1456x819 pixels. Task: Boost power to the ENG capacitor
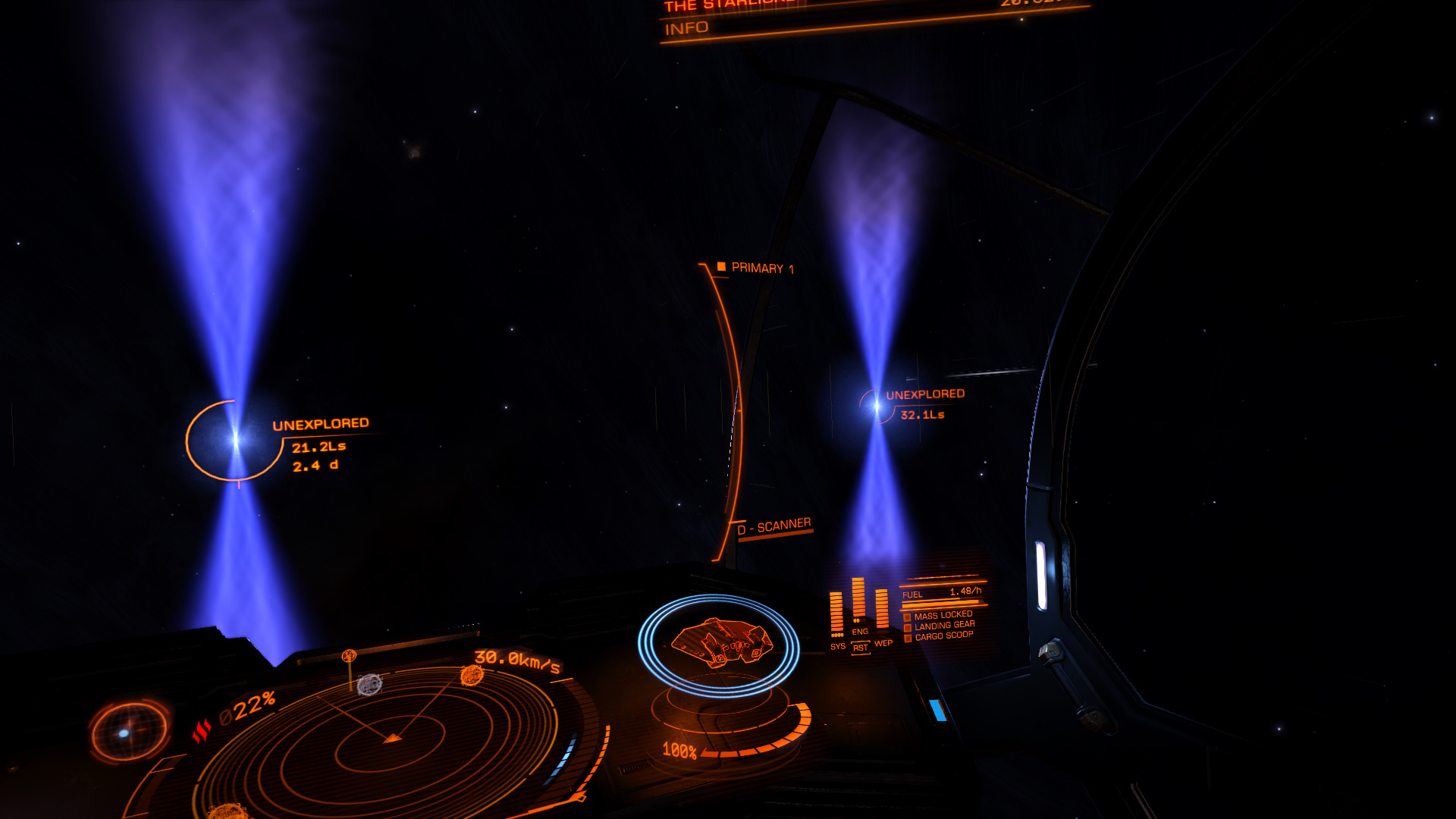tap(859, 631)
